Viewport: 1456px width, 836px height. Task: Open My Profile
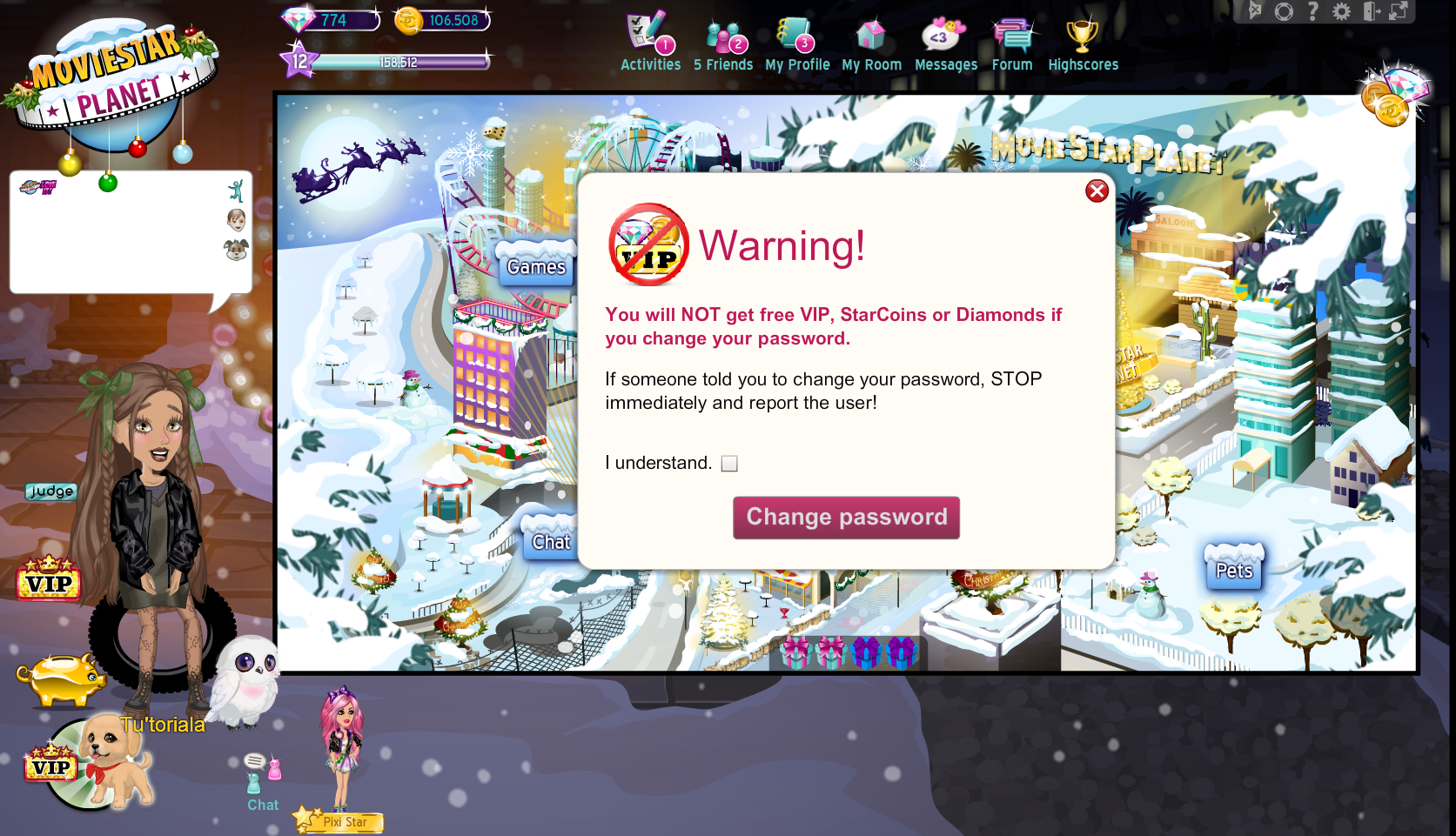point(795,39)
